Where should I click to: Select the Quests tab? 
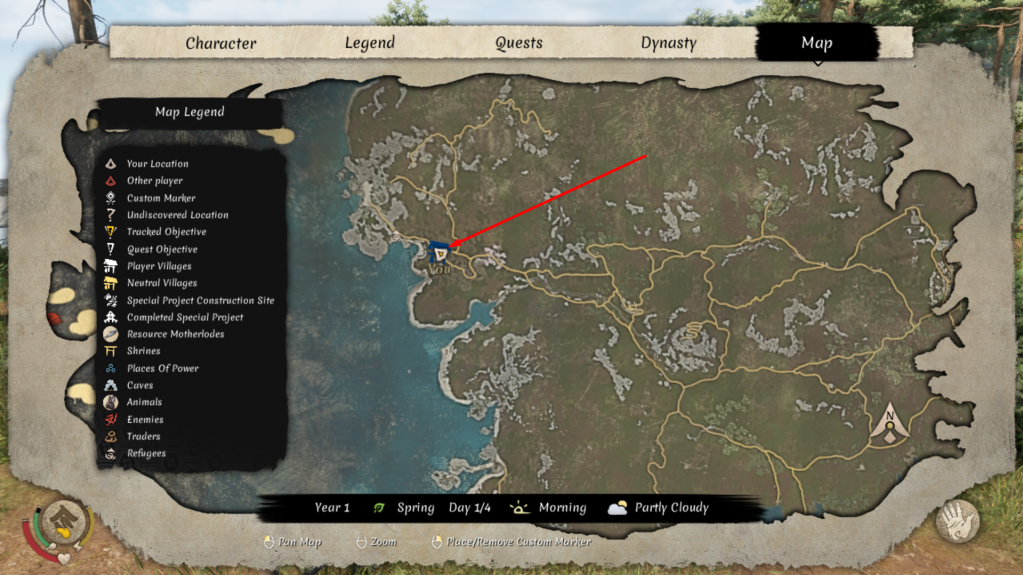(519, 43)
